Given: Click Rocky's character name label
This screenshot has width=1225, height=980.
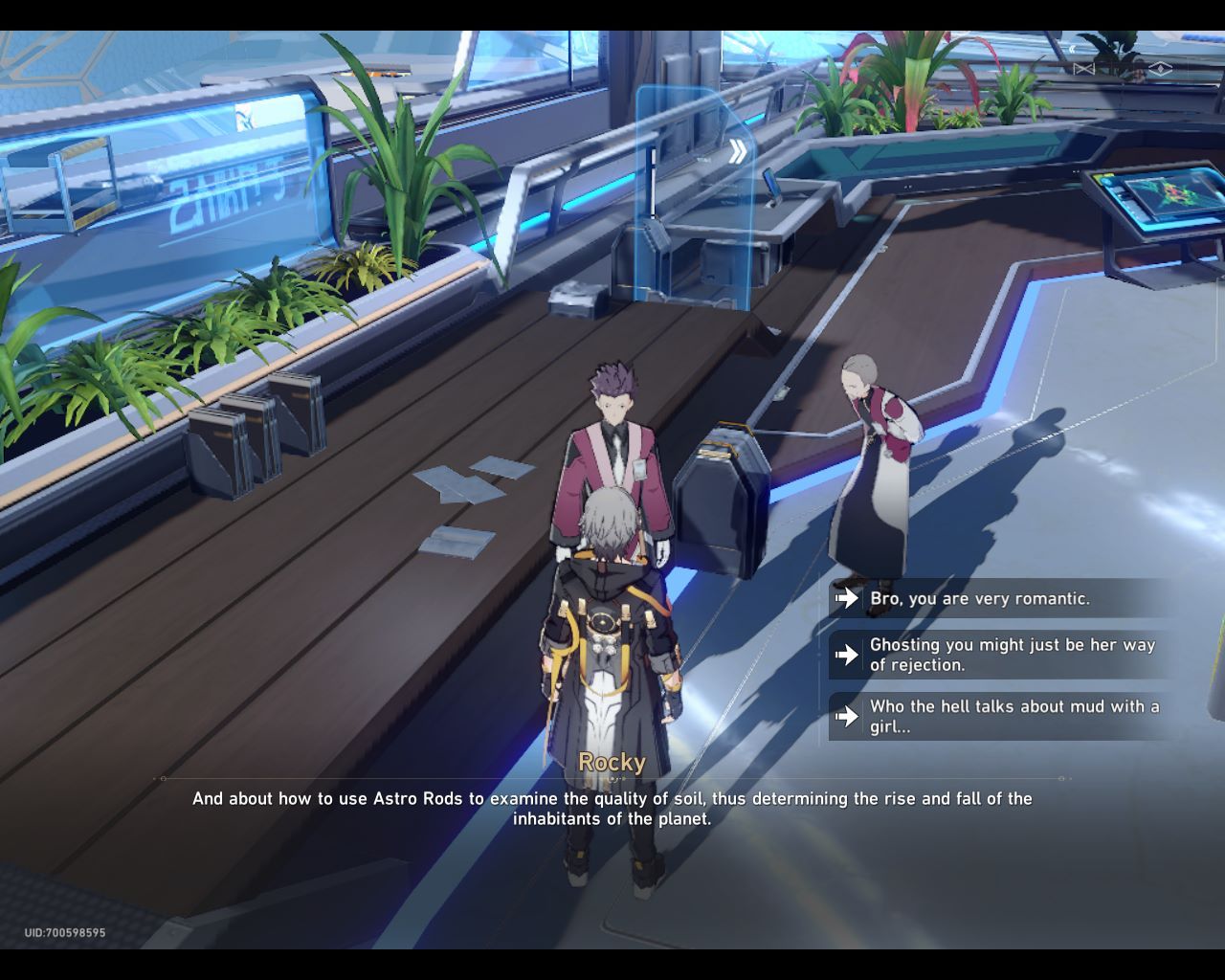Looking at the screenshot, I should (612, 763).
